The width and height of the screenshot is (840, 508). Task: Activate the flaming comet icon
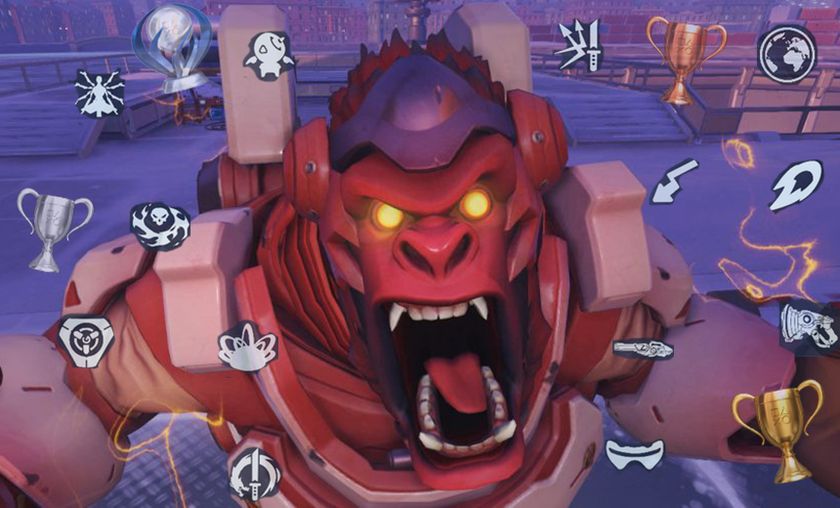[x=794, y=185]
